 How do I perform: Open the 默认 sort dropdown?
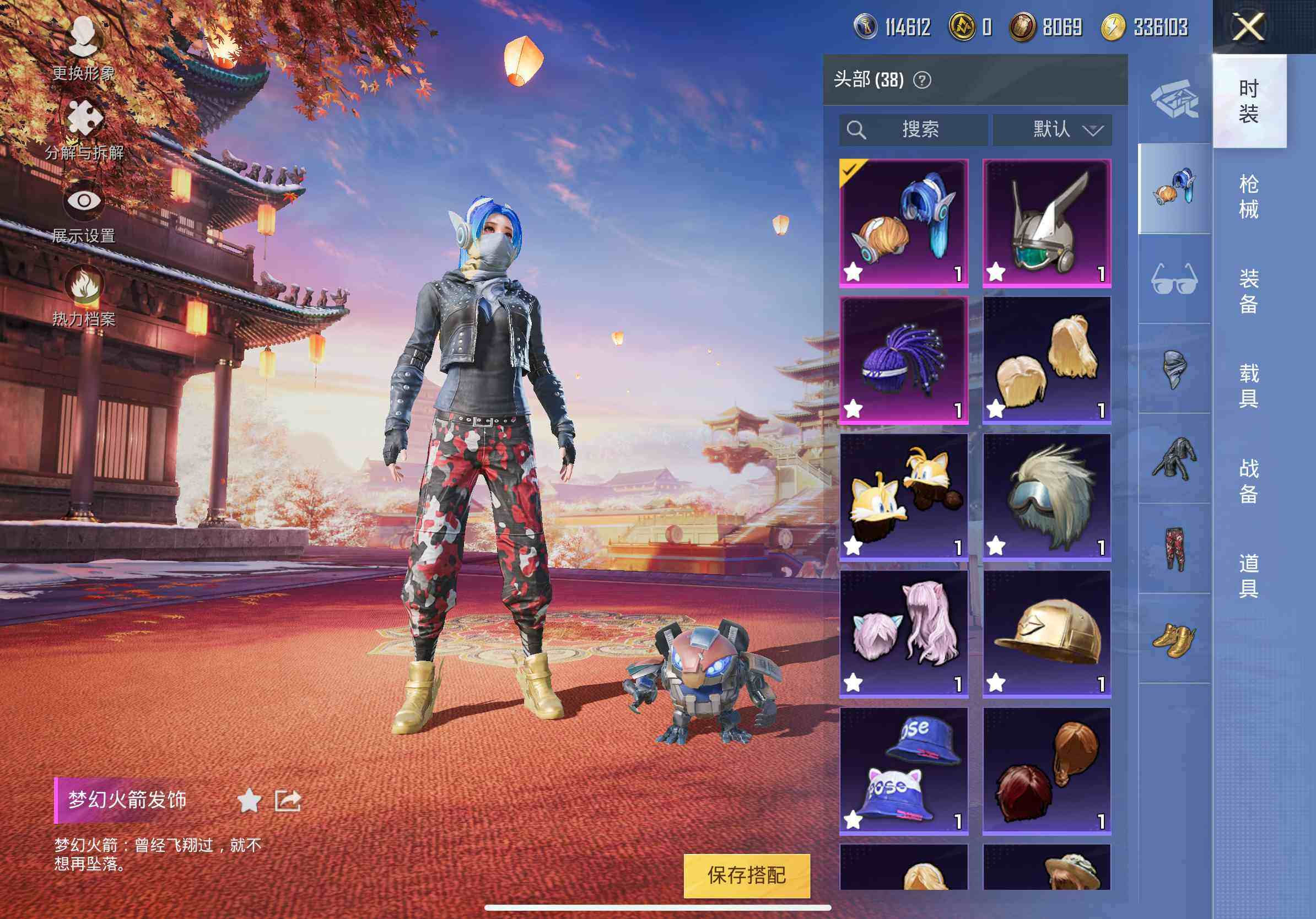pyautogui.click(x=1053, y=129)
